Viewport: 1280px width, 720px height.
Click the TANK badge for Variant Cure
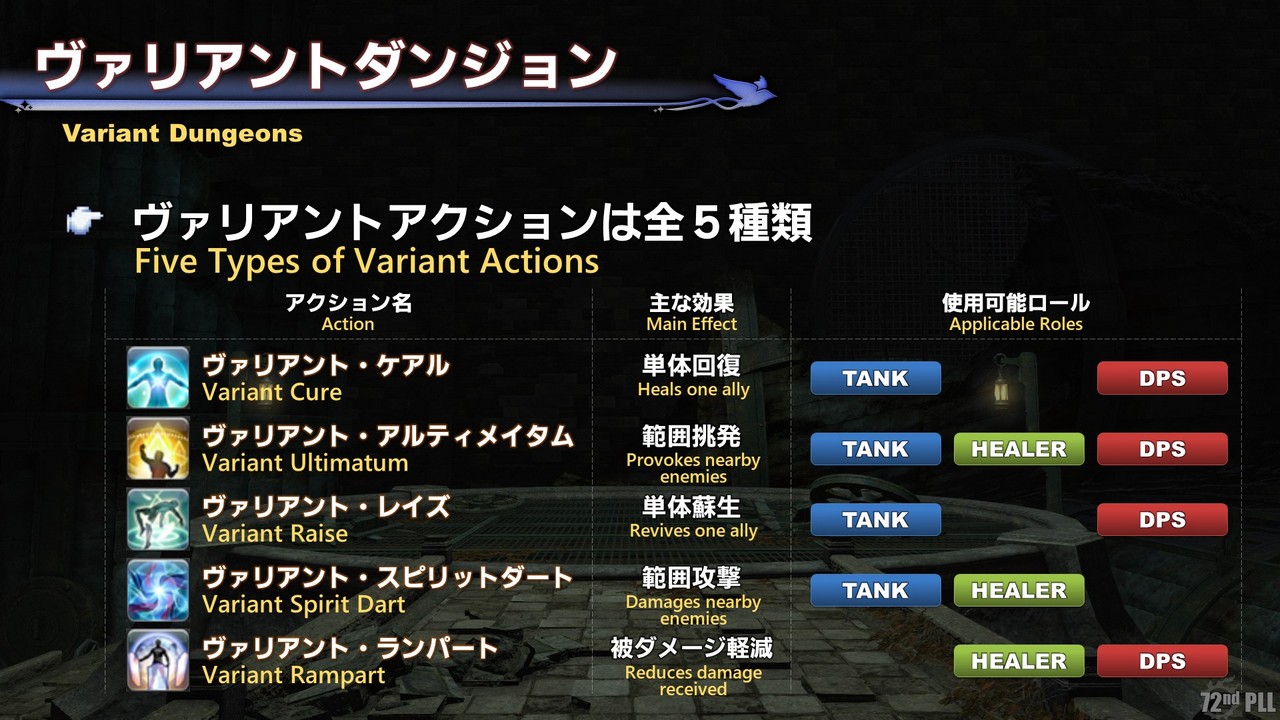tap(875, 378)
